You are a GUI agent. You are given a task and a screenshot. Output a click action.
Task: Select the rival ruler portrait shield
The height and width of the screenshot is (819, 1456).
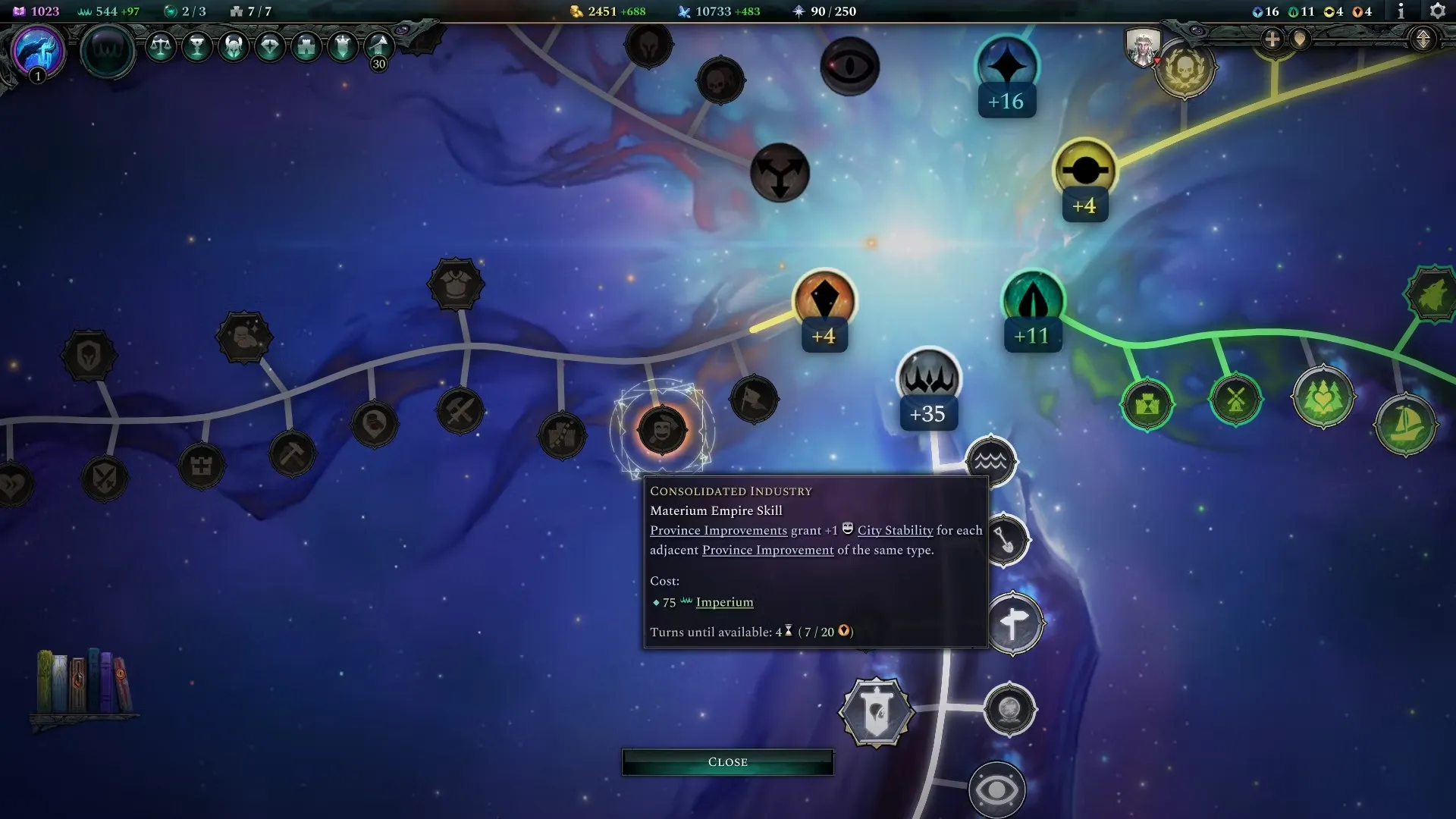(1142, 47)
